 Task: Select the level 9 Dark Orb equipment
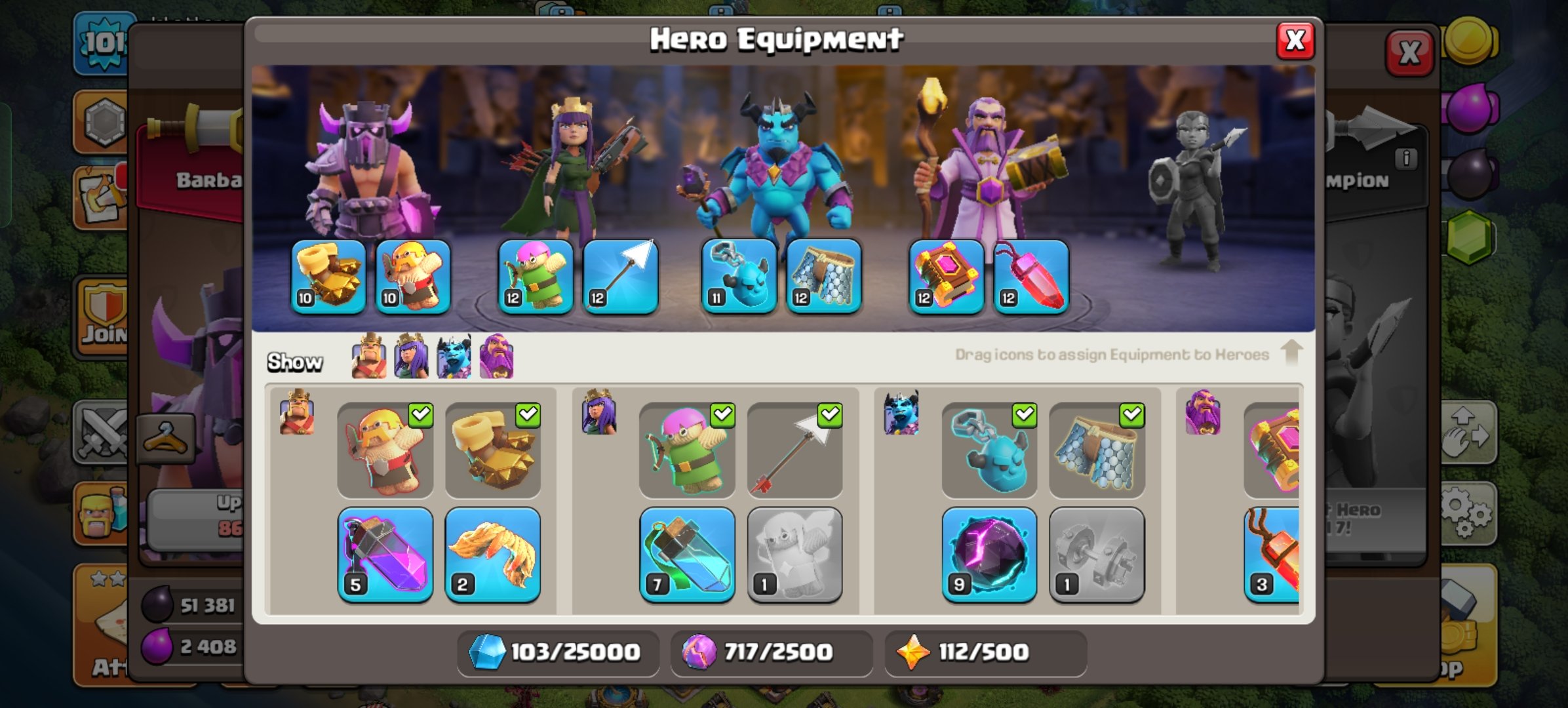coord(987,554)
